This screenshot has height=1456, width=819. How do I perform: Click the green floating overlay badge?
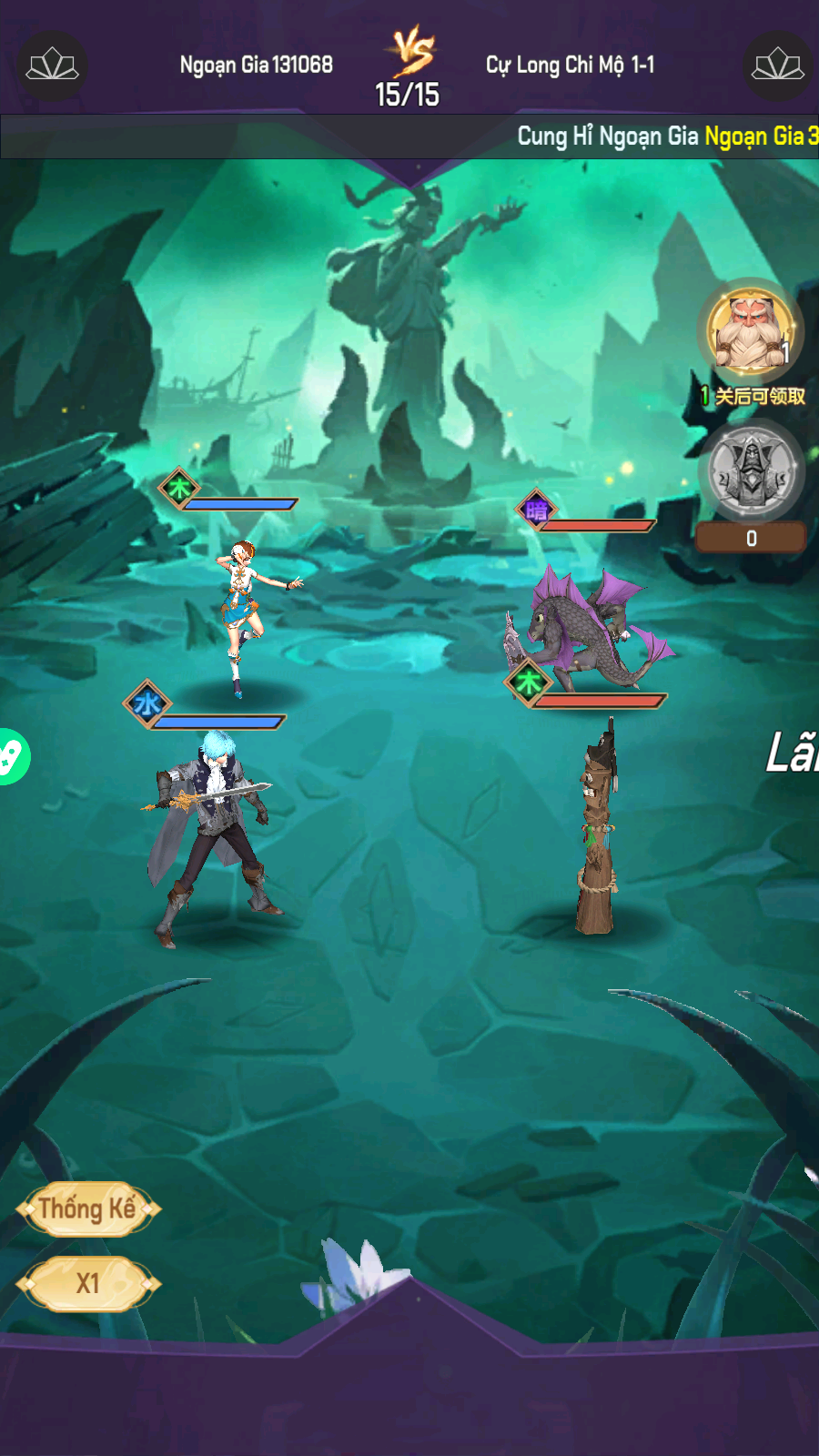[11, 756]
